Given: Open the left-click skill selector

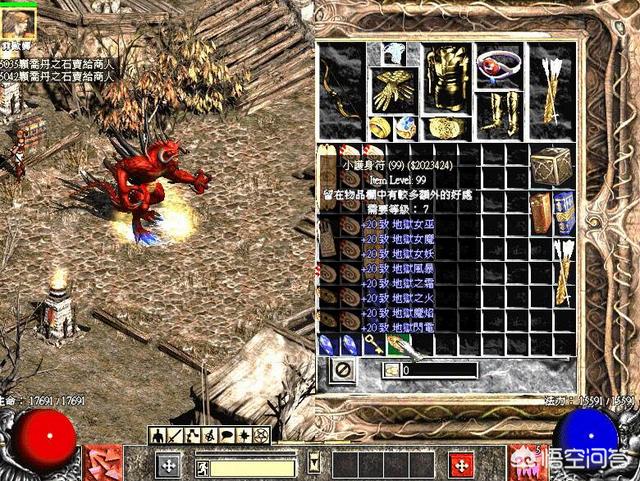Looking at the screenshot, I should click(103, 462).
